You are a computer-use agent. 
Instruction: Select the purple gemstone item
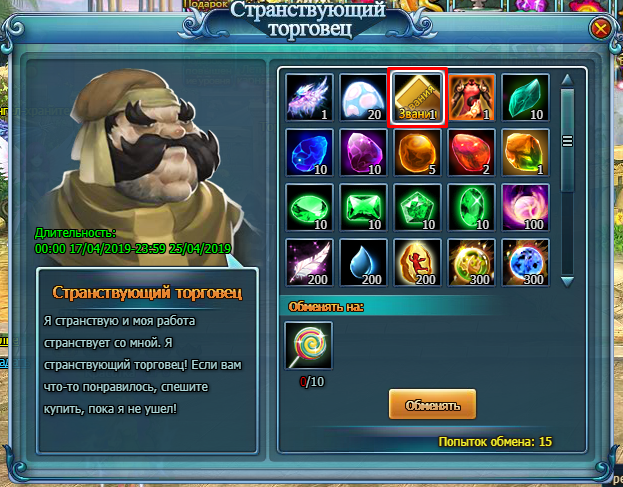pos(363,151)
